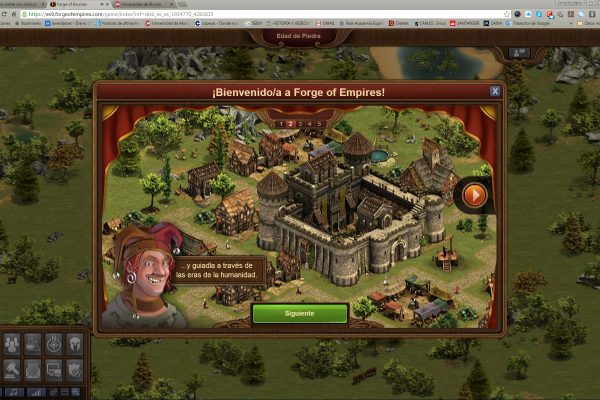Go to welcome slide 3

coord(300,123)
